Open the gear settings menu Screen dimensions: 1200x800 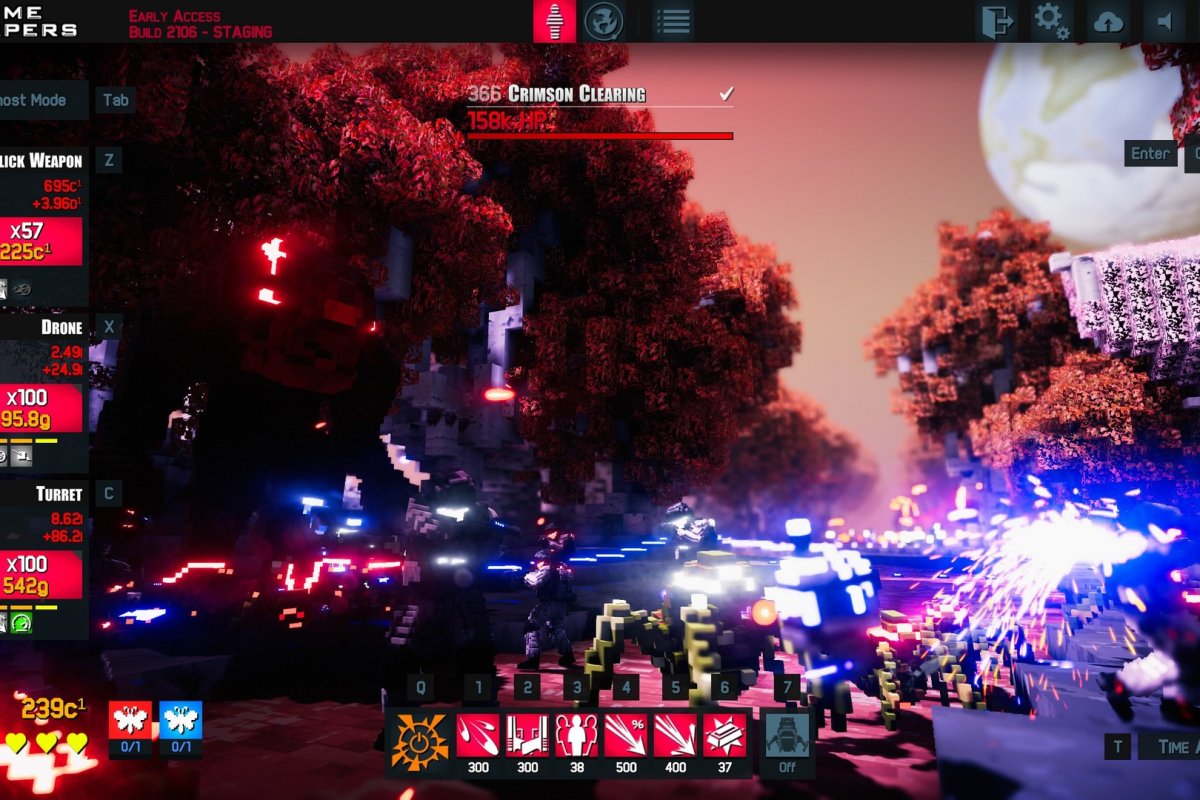click(1051, 21)
